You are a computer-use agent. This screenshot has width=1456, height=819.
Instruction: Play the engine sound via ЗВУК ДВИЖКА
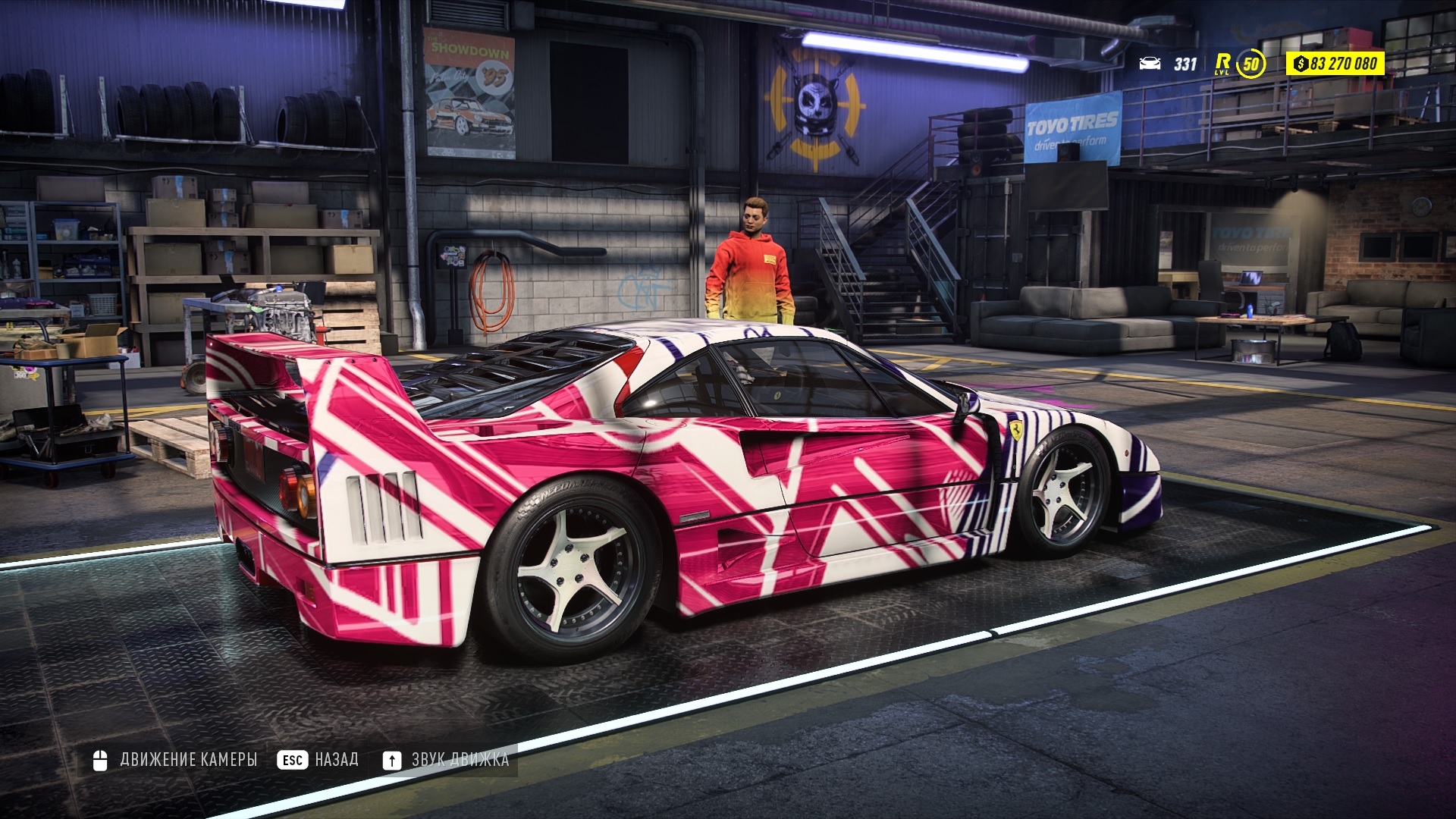pos(446,760)
